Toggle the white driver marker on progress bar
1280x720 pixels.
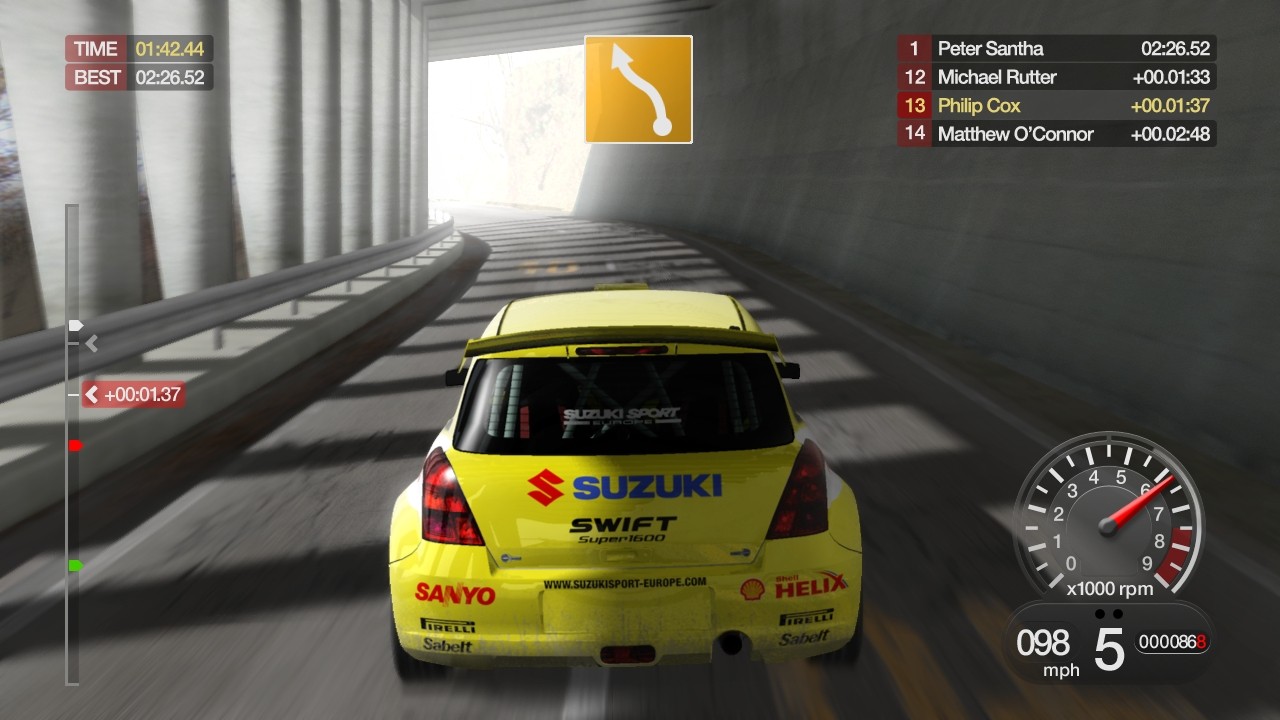[x=74, y=325]
